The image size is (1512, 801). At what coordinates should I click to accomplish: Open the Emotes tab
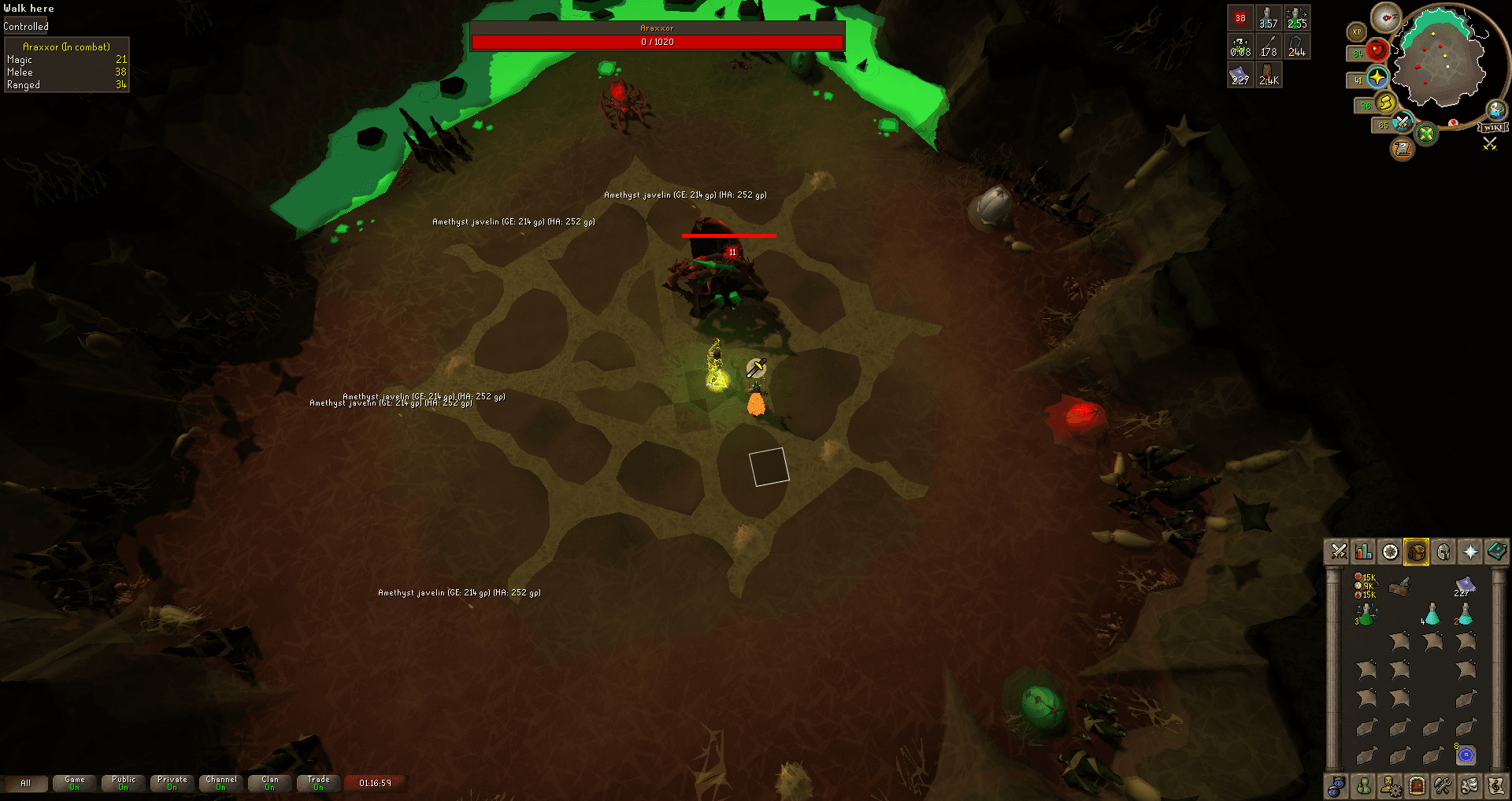pos(1469,786)
